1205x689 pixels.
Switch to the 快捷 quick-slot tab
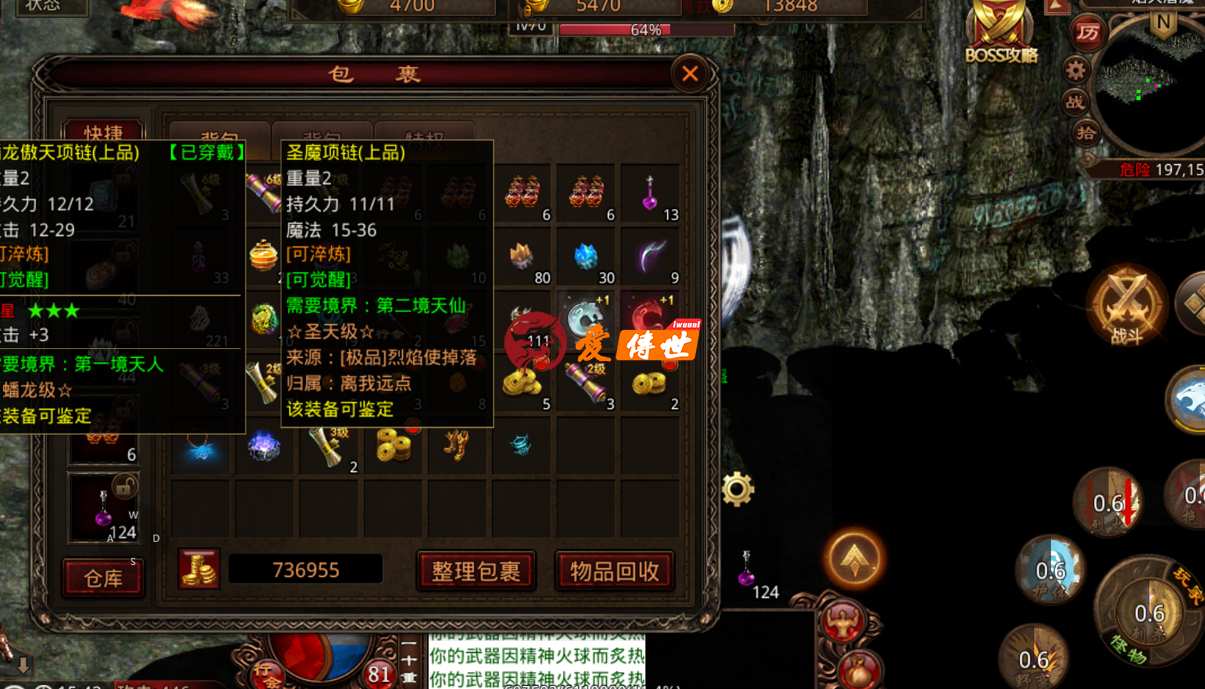pyautogui.click(x=103, y=136)
